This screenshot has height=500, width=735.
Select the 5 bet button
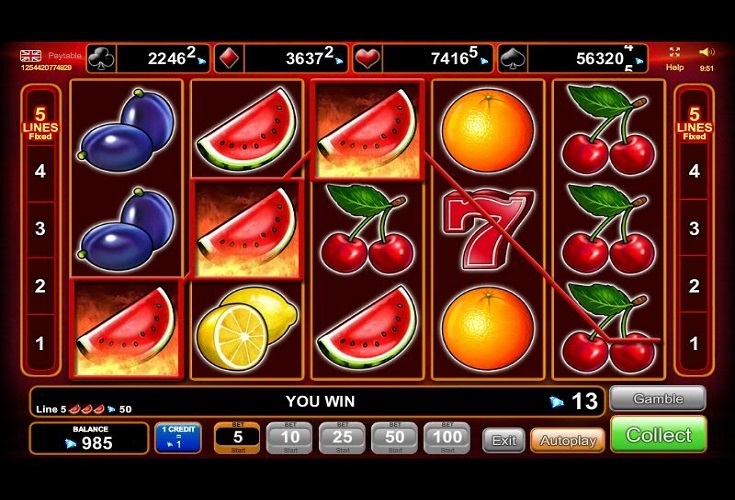(237, 438)
